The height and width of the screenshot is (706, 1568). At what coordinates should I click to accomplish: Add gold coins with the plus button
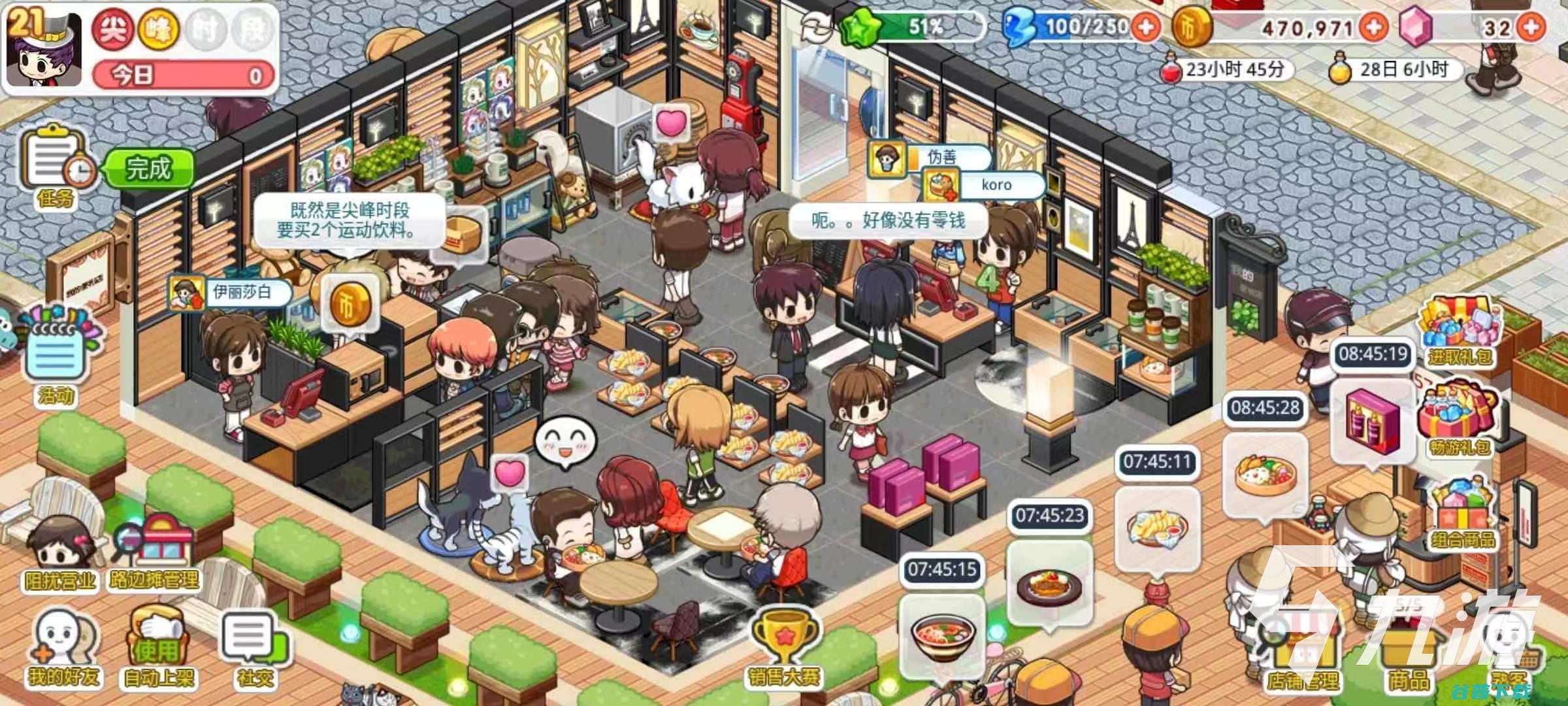tap(1373, 27)
